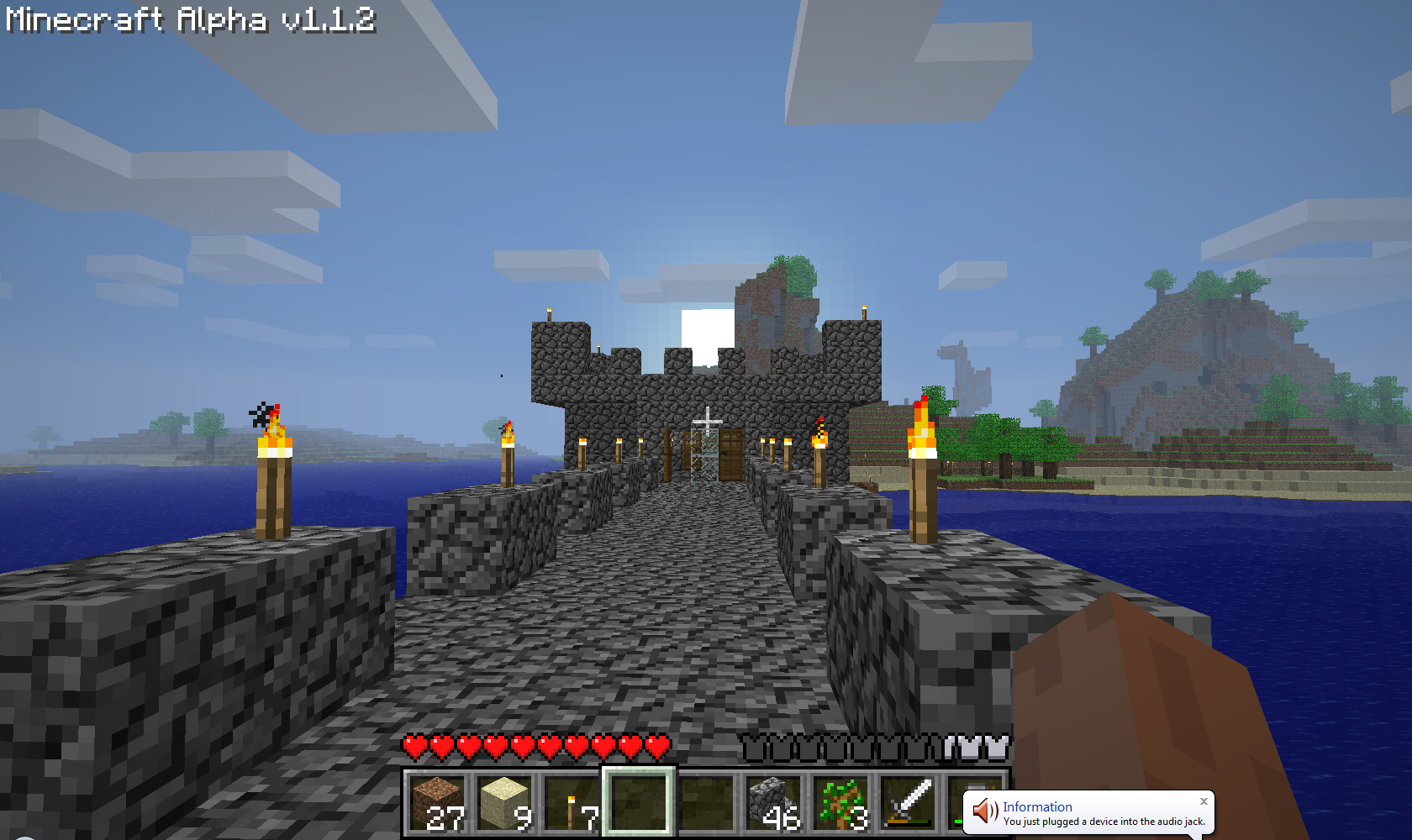The image size is (1412, 840).
Task: Pick the cobblestone stack in the hotbar
Action: pos(774,802)
